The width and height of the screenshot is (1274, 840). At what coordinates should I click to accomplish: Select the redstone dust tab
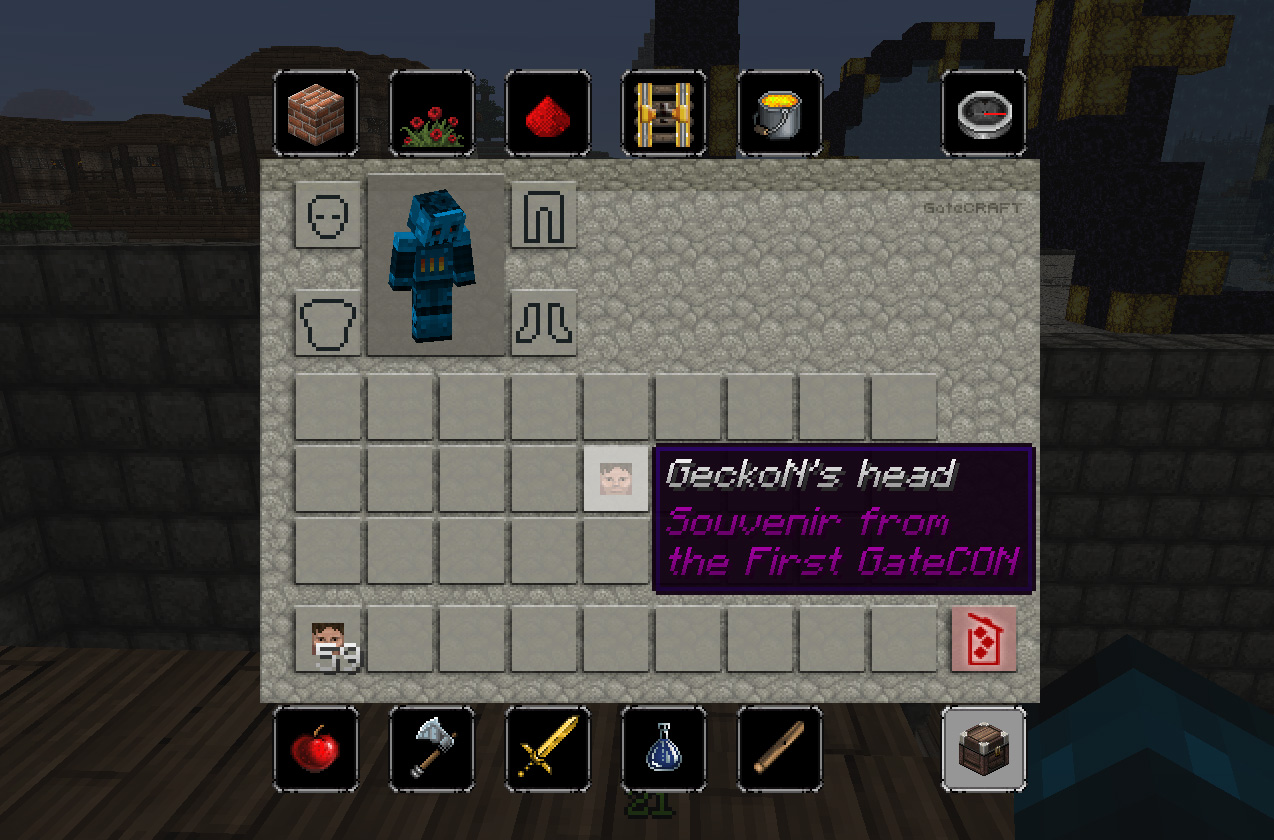point(548,113)
